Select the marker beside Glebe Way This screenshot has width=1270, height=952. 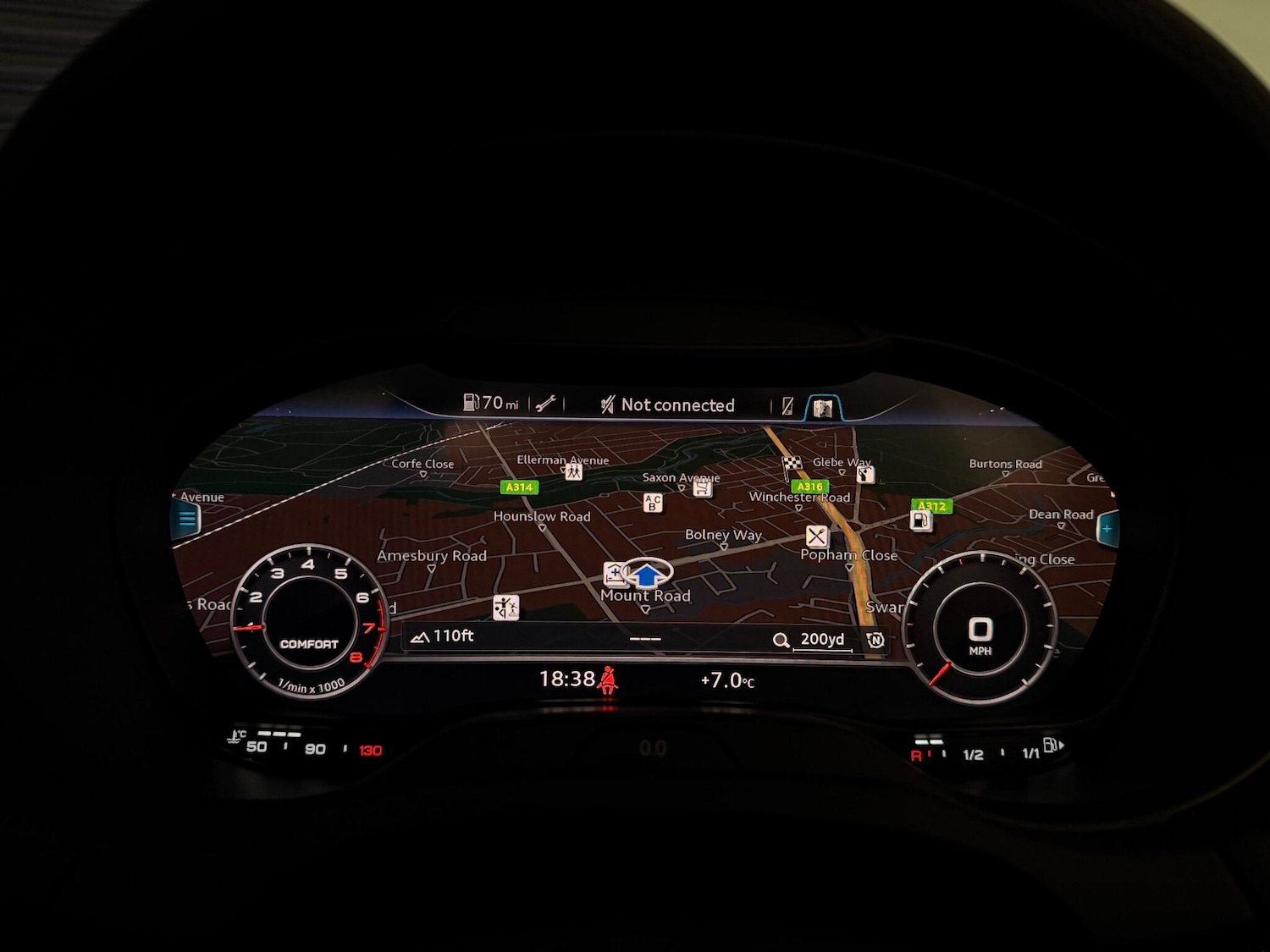pyautogui.click(x=864, y=475)
